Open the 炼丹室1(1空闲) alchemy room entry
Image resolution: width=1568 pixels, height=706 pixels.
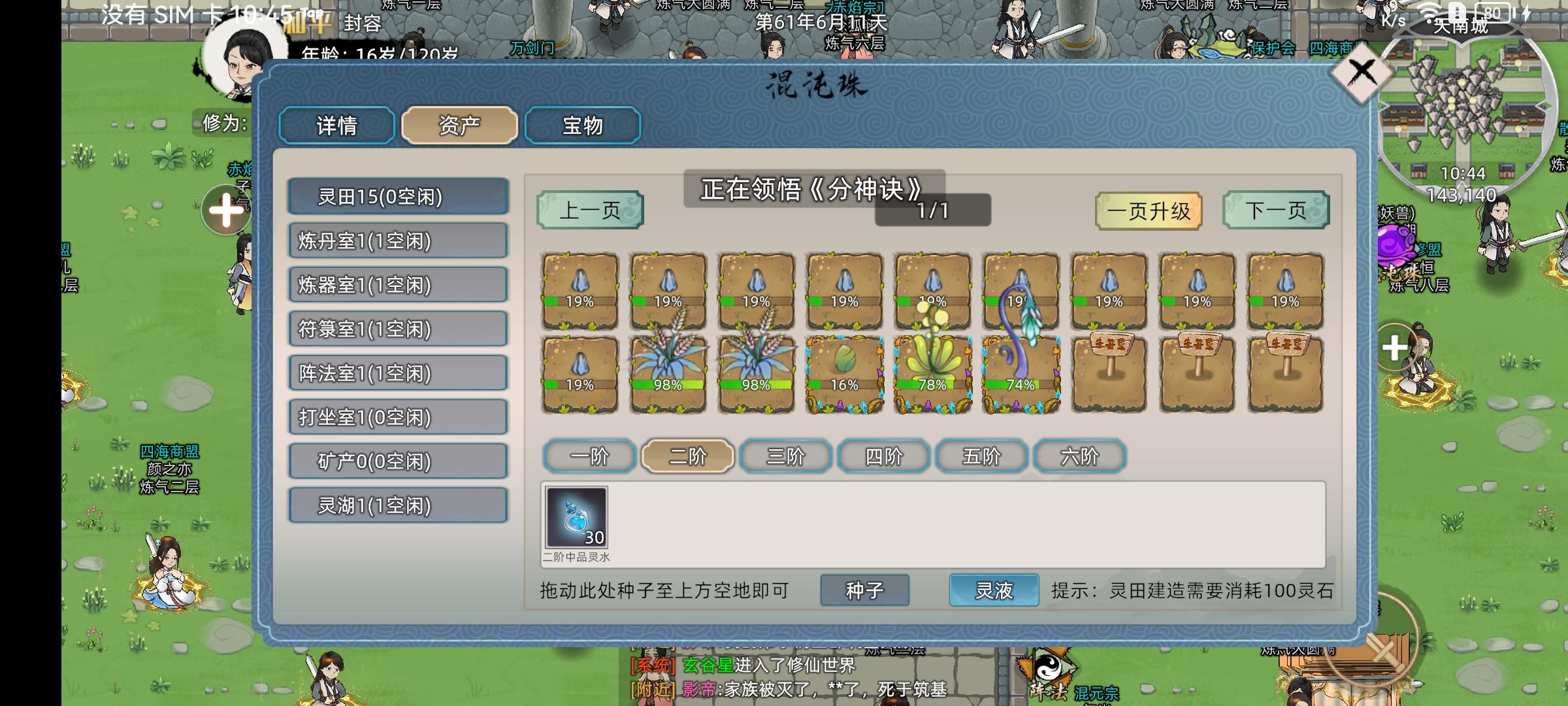pyautogui.click(x=398, y=242)
